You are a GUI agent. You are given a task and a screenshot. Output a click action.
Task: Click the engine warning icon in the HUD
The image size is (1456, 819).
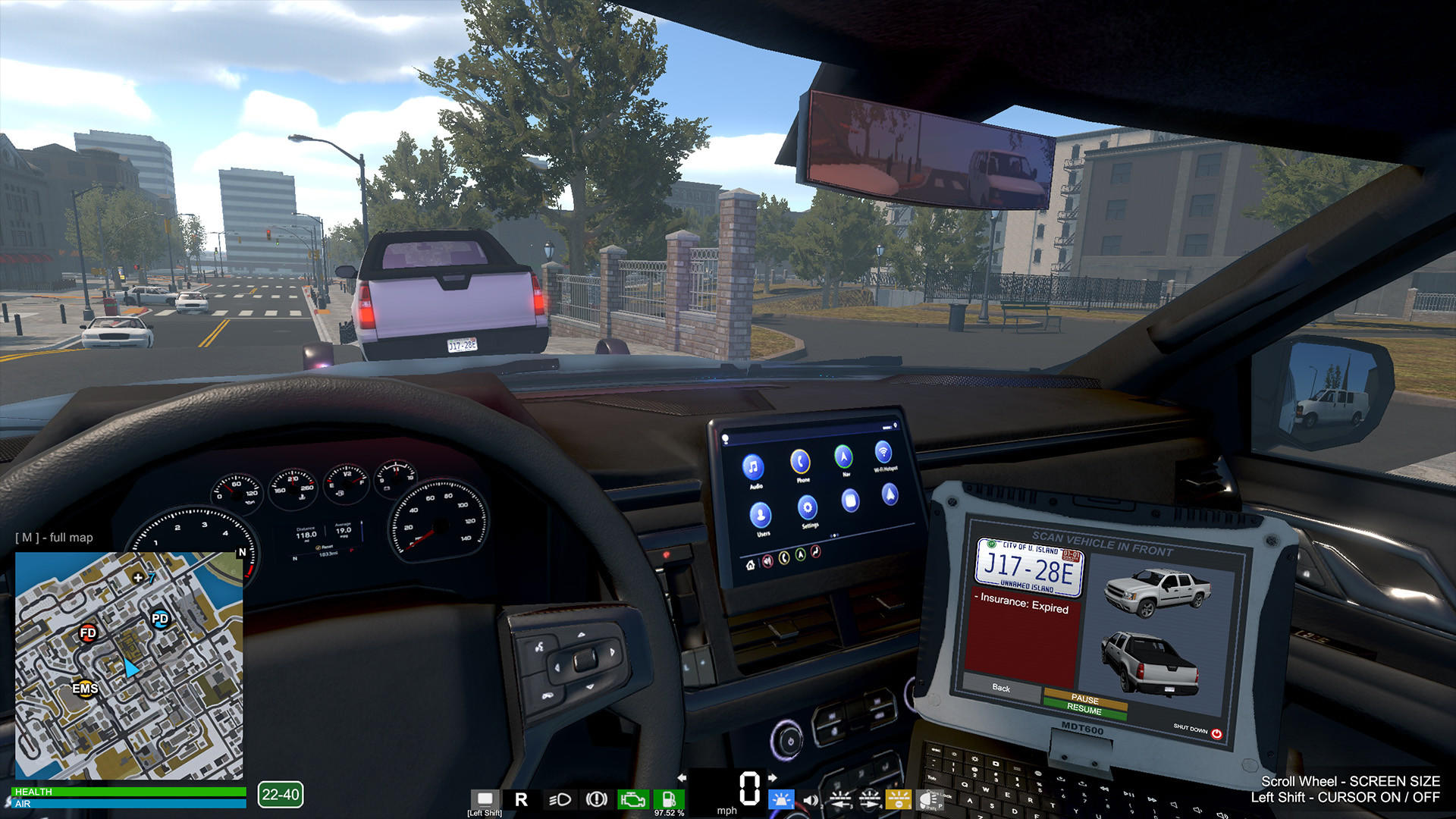click(633, 799)
